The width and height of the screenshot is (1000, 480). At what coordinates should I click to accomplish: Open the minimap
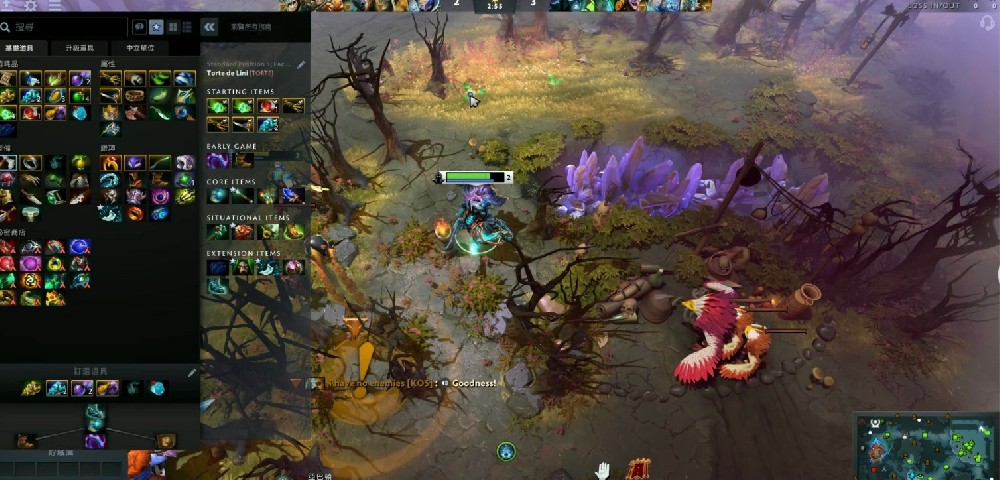point(926,446)
